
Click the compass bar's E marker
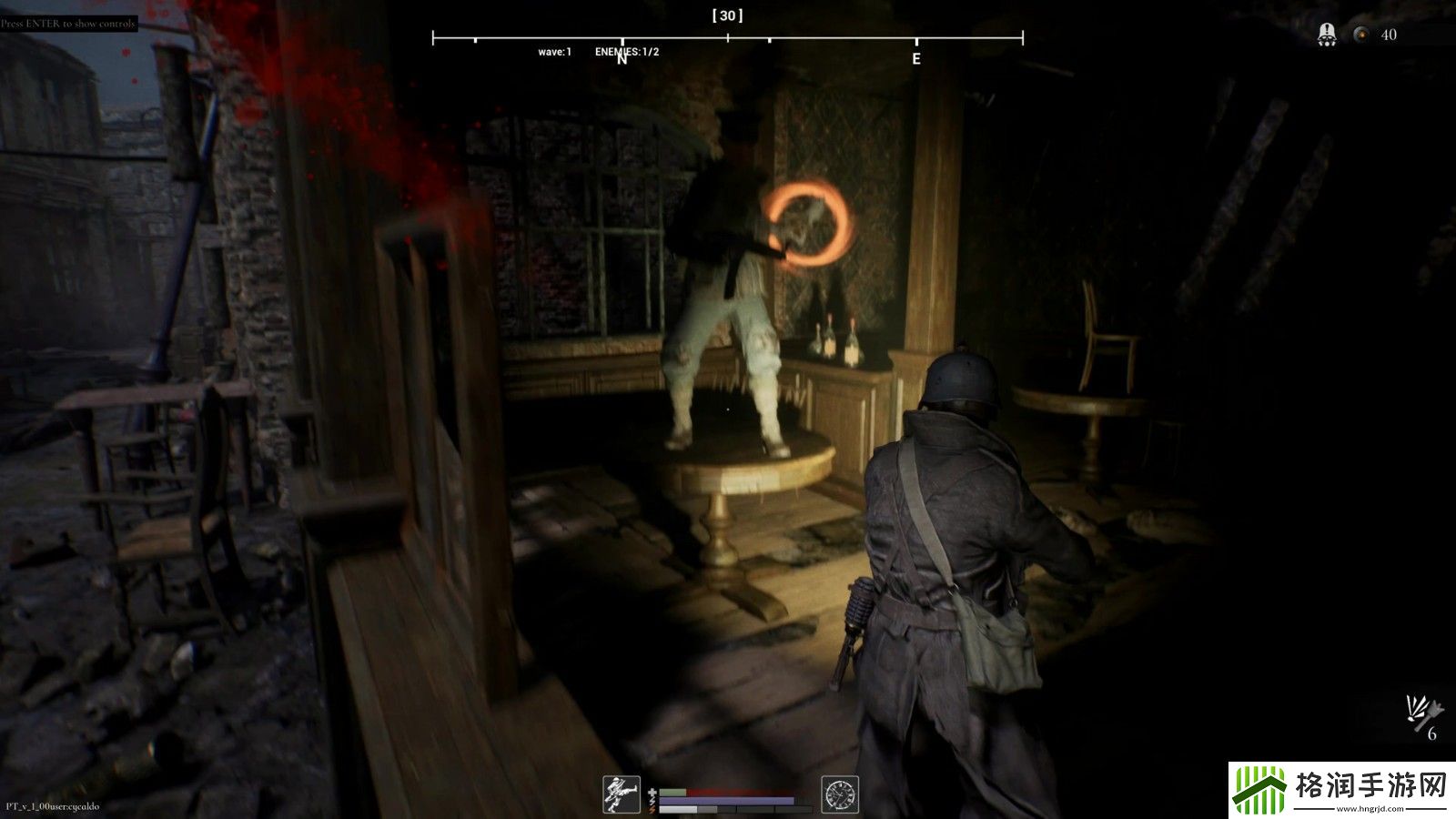916,58
